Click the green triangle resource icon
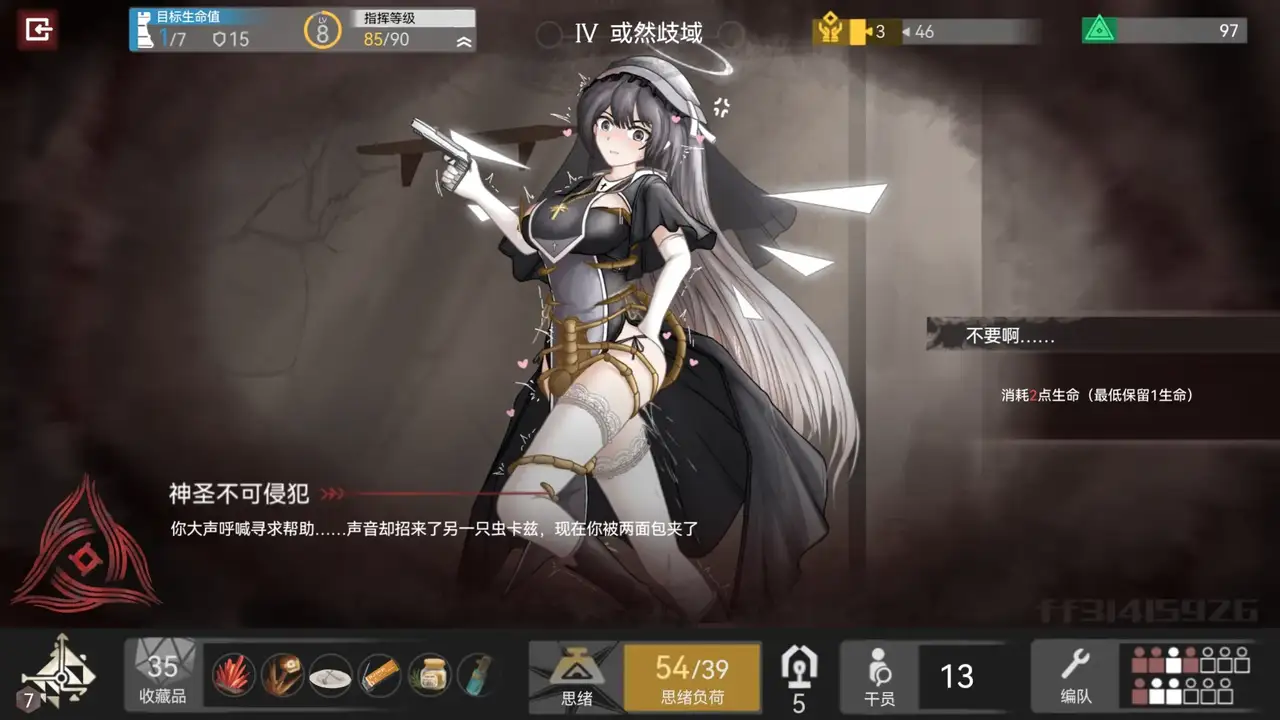1280x720 pixels. coord(1098,30)
